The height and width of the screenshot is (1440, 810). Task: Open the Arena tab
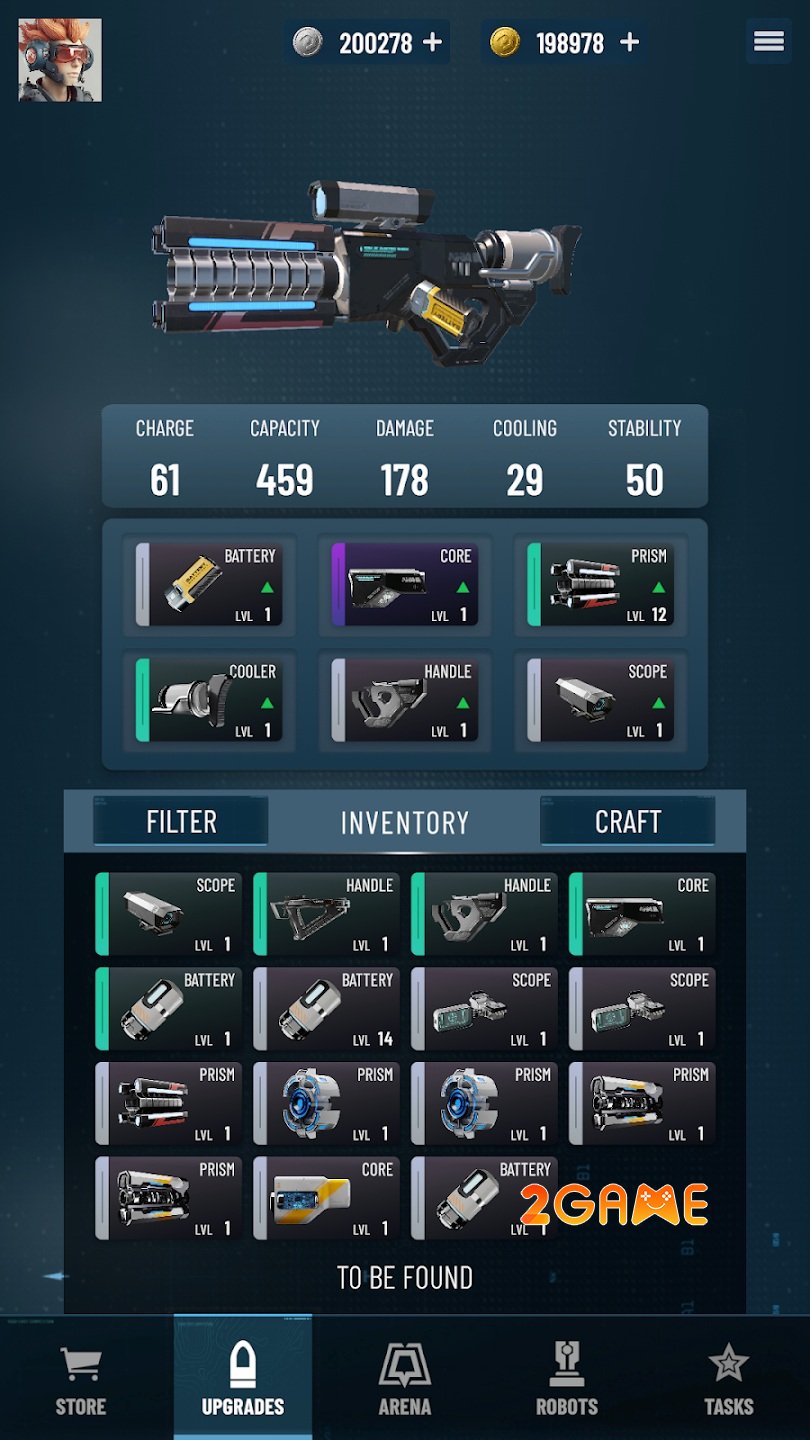405,1380
